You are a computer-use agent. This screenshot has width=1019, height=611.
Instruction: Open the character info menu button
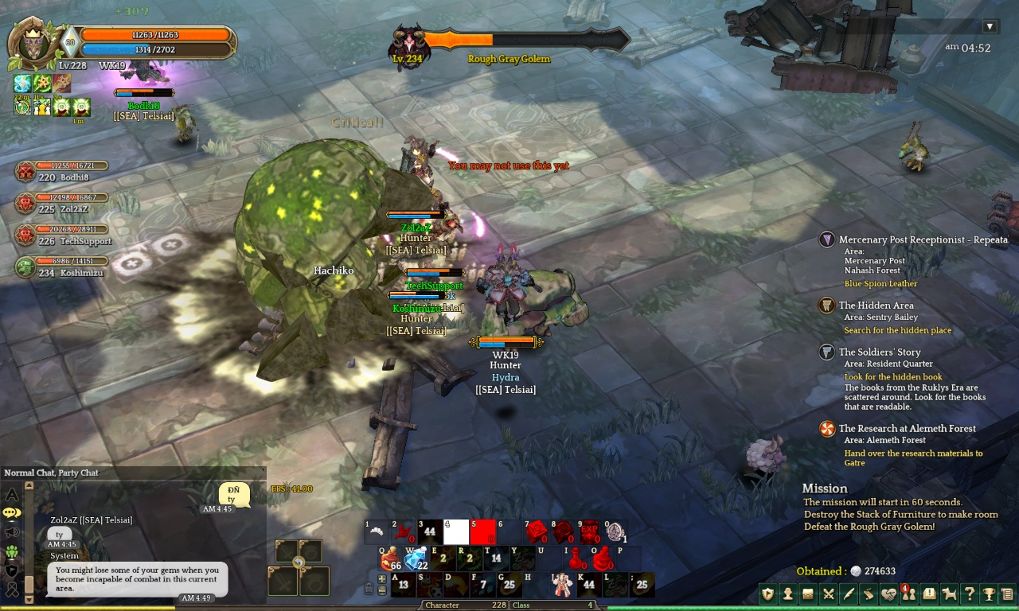[788, 594]
